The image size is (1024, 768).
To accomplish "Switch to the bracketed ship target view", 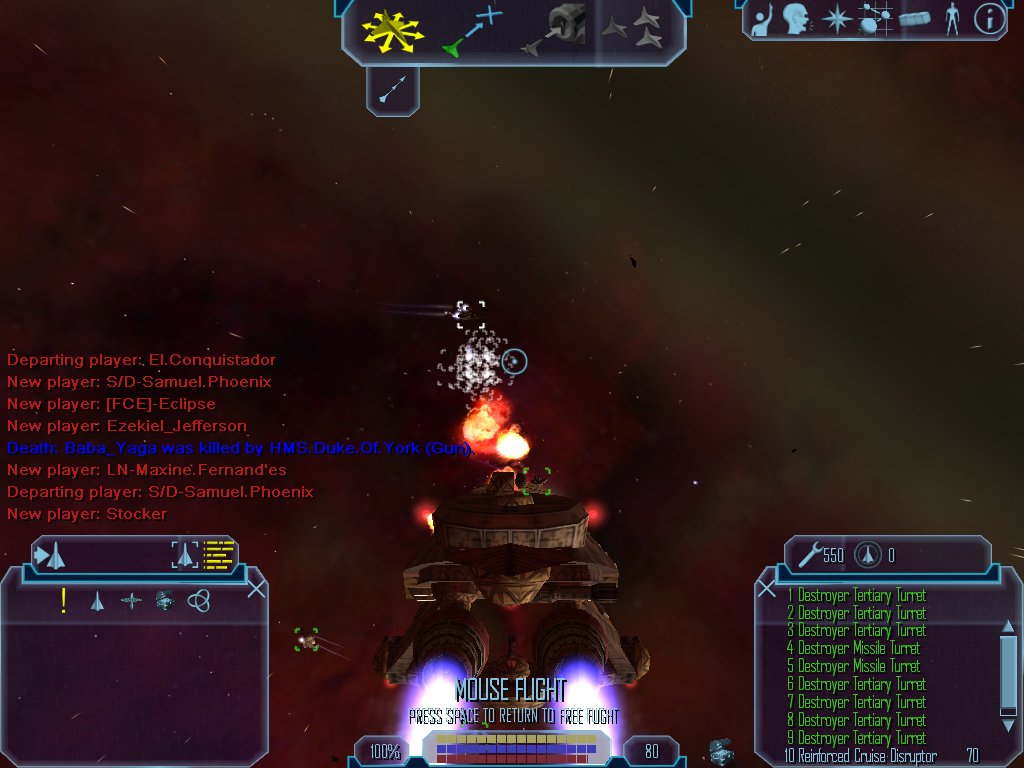I will coord(185,554).
